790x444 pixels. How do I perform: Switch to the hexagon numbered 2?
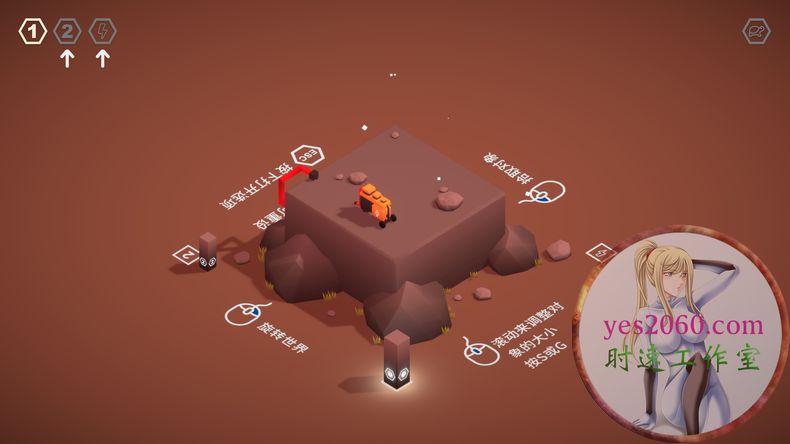coord(67,32)
